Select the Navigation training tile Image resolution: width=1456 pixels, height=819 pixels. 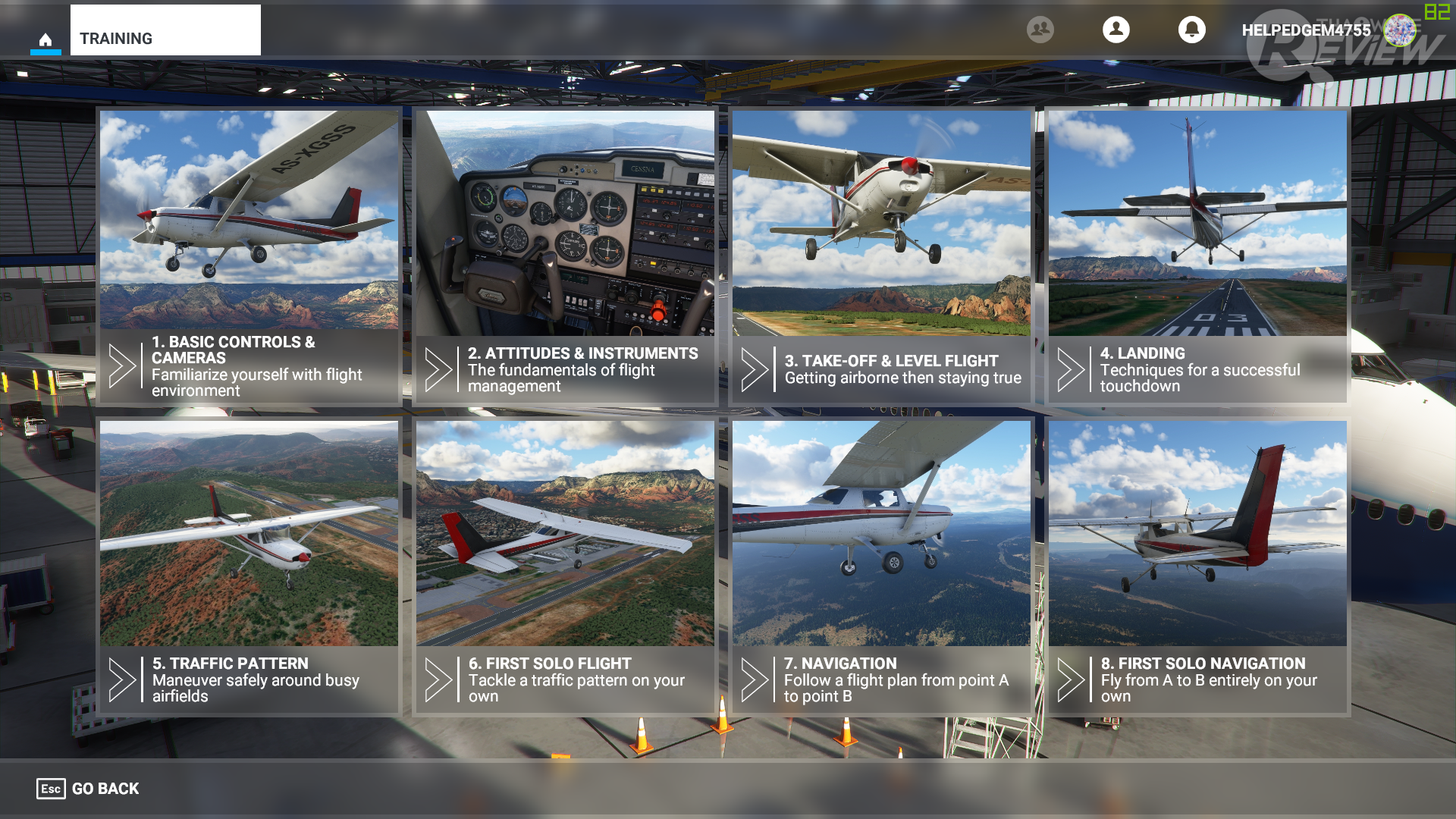pos(881,566)
